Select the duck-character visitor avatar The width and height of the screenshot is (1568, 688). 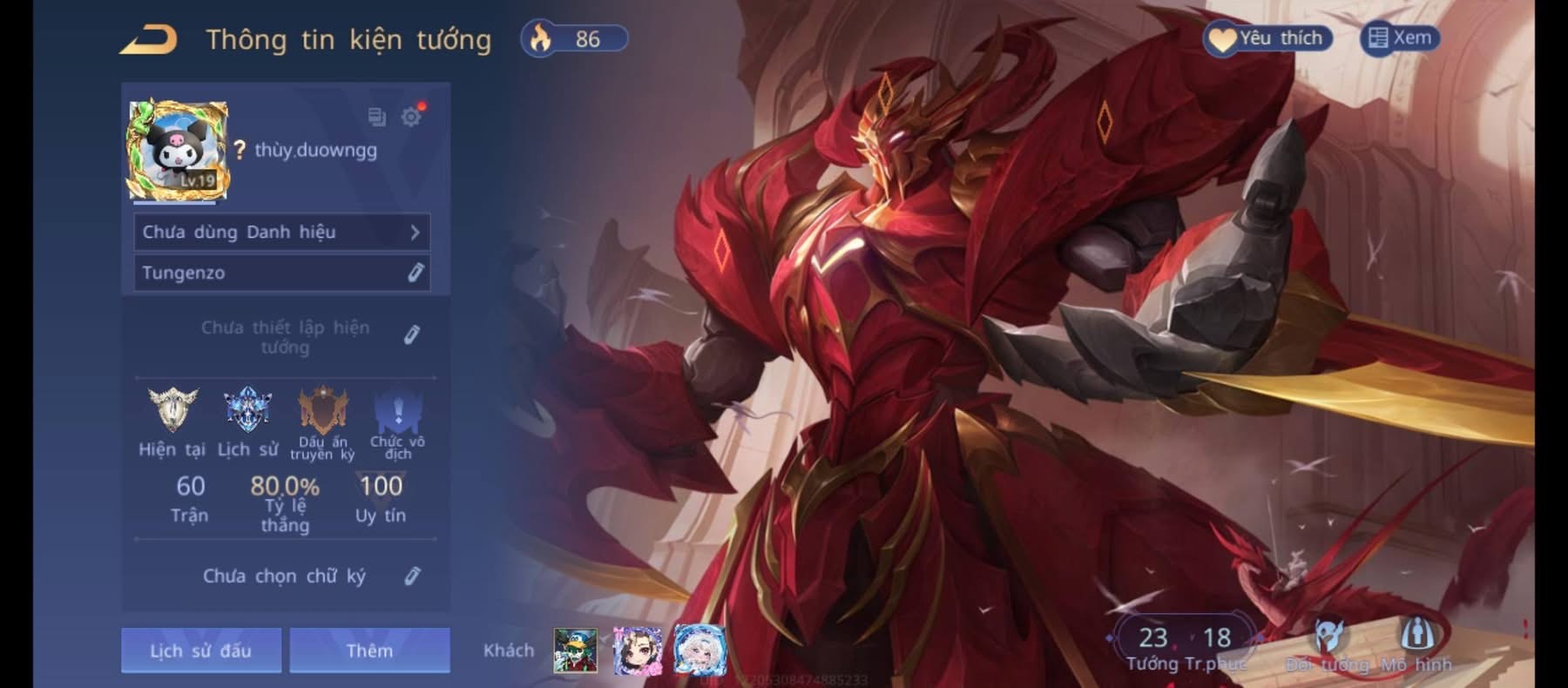tap(576, 651)
